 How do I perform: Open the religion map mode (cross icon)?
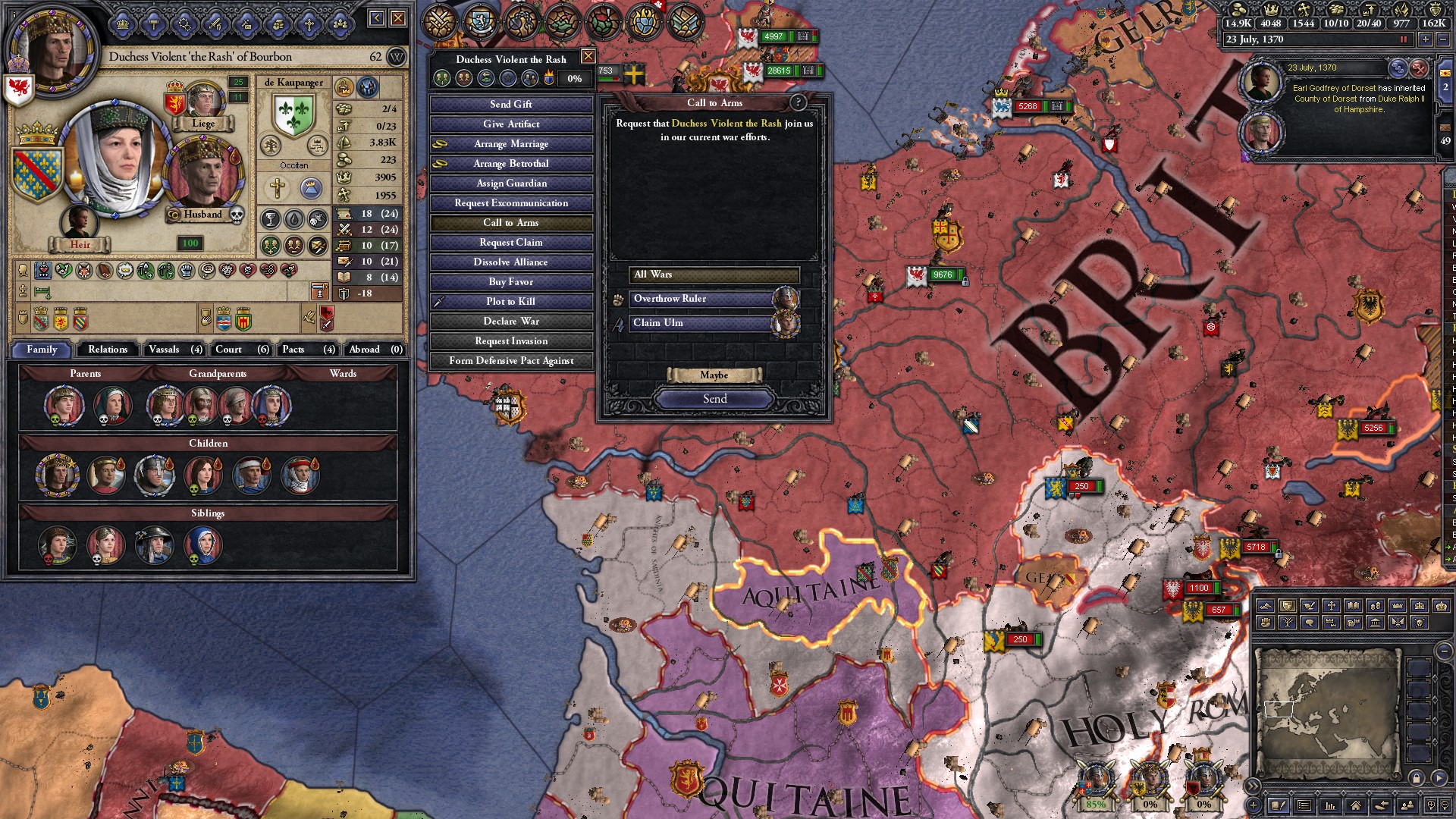pyautogui.click(x=1332, y=606)
